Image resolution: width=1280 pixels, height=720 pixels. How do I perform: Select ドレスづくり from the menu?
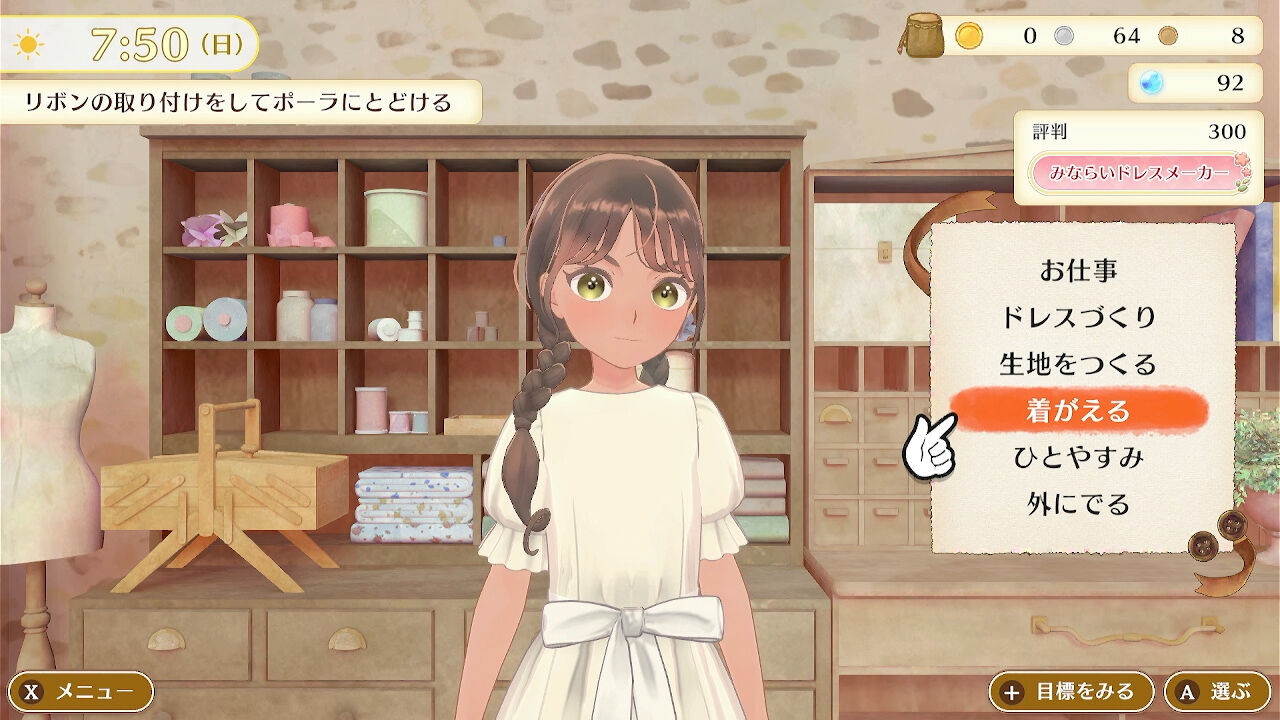1077,315
